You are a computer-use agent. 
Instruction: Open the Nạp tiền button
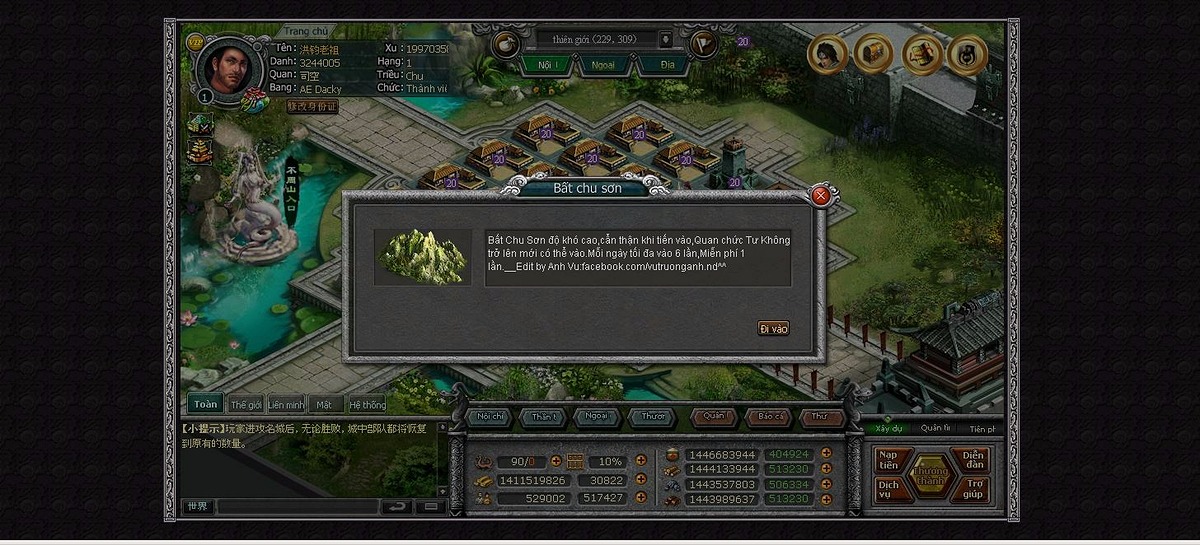(x=889, y=460)
